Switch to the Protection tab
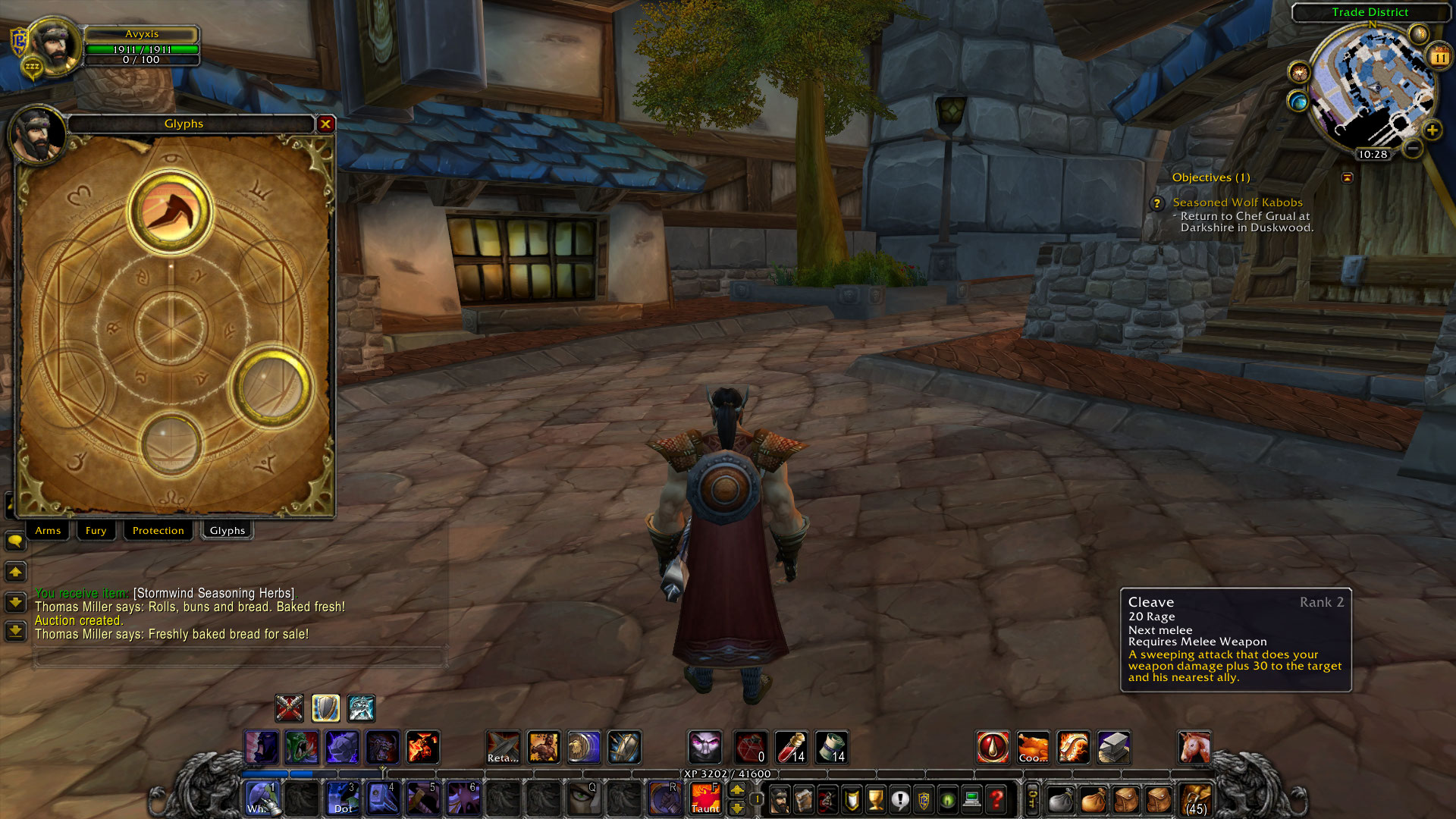This screenshot has width=1456, height=819. click(x=158, y=530)
